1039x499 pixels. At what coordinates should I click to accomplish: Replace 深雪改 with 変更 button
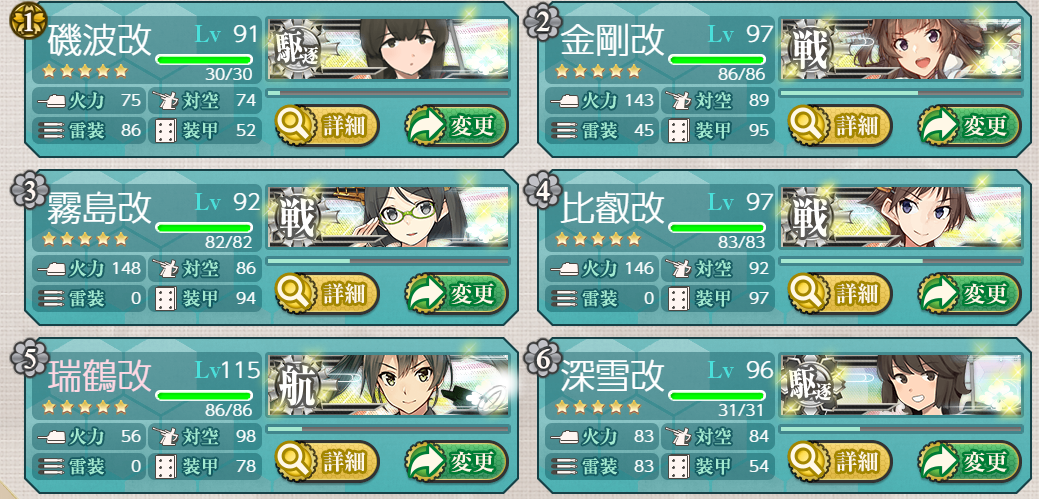click(969, 462)
